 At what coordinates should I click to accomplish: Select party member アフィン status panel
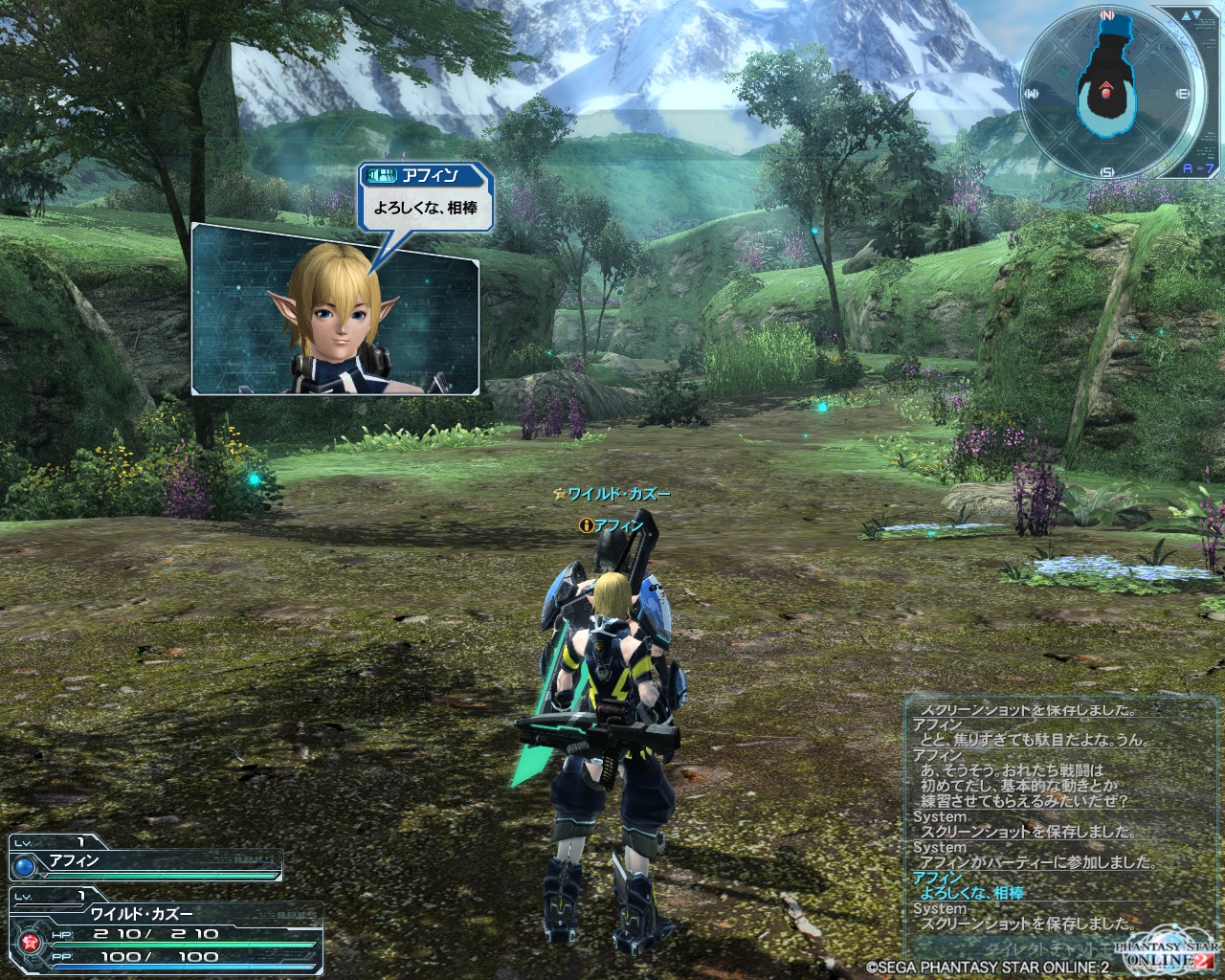click(145, 858)
